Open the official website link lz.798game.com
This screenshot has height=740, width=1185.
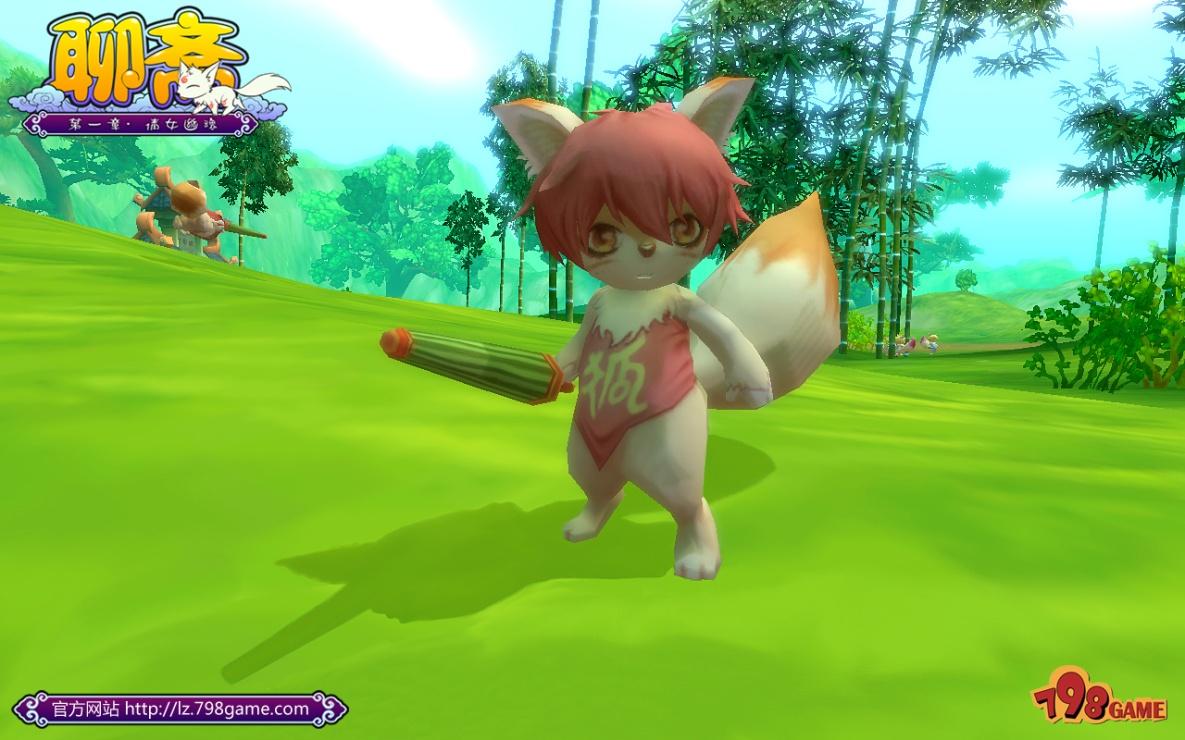click(x=217, y=709)
